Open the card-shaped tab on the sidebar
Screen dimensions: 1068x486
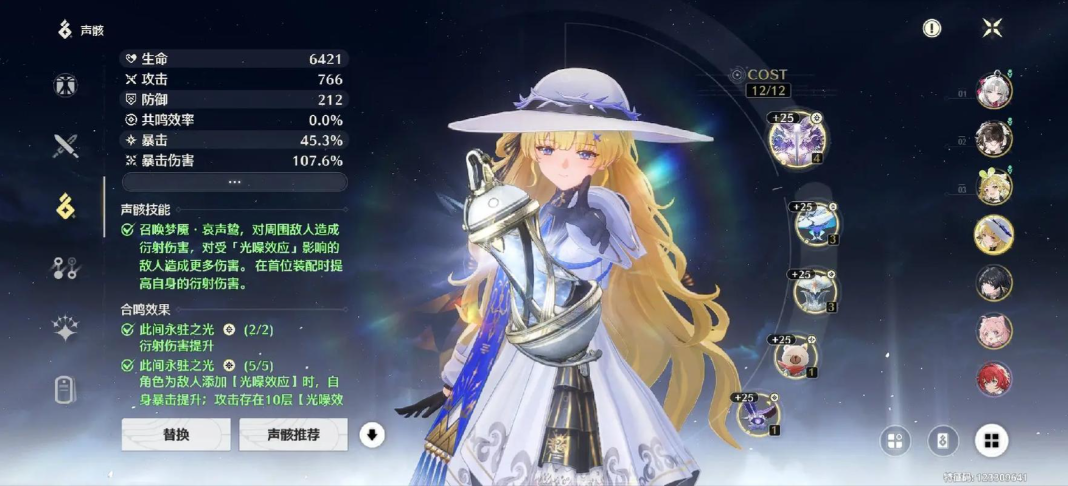pyautogui.click(x=66, y=389)
